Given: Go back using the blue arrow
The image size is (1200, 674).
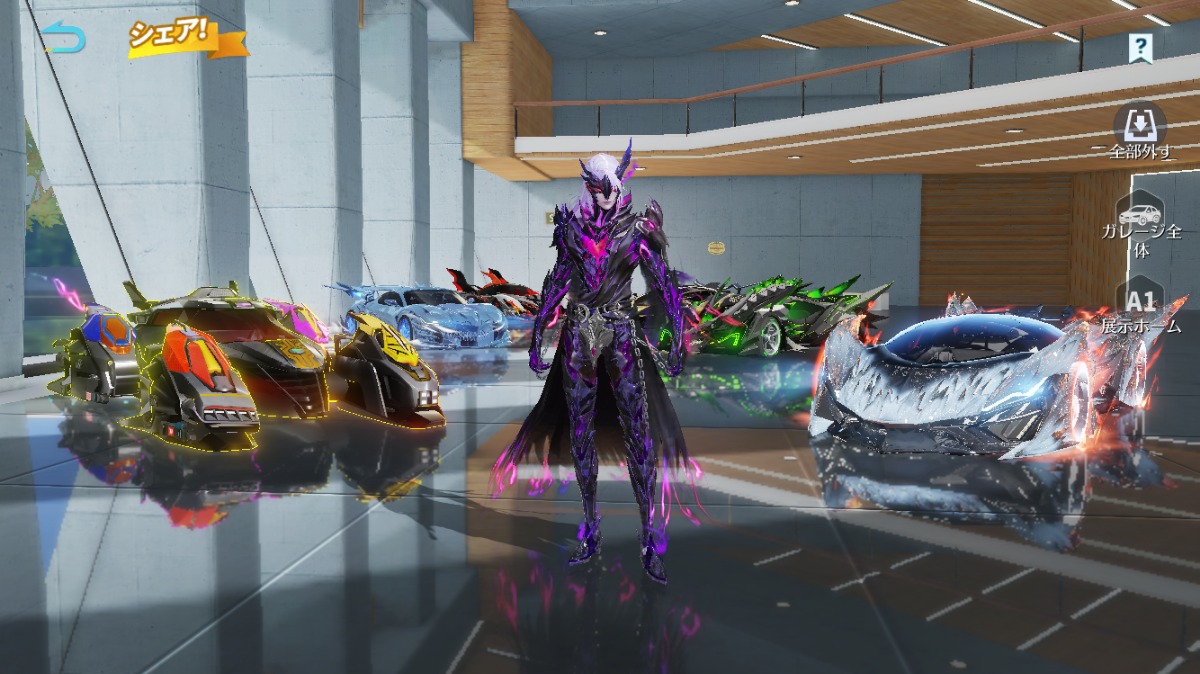Looking at the screenshot, I should click(x=65, y=39).
